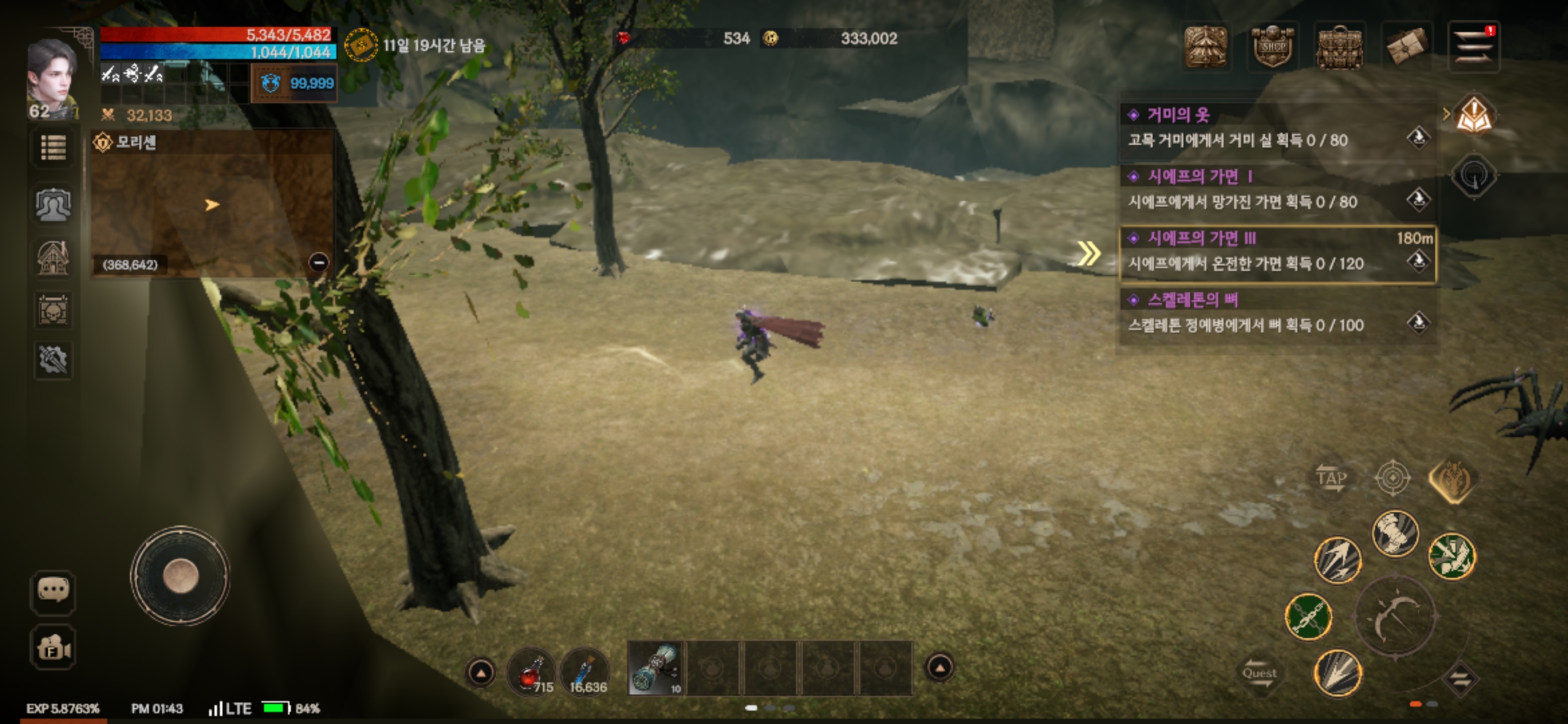
Task: Collapse the quest list with double arrows
Action: 1089,253
